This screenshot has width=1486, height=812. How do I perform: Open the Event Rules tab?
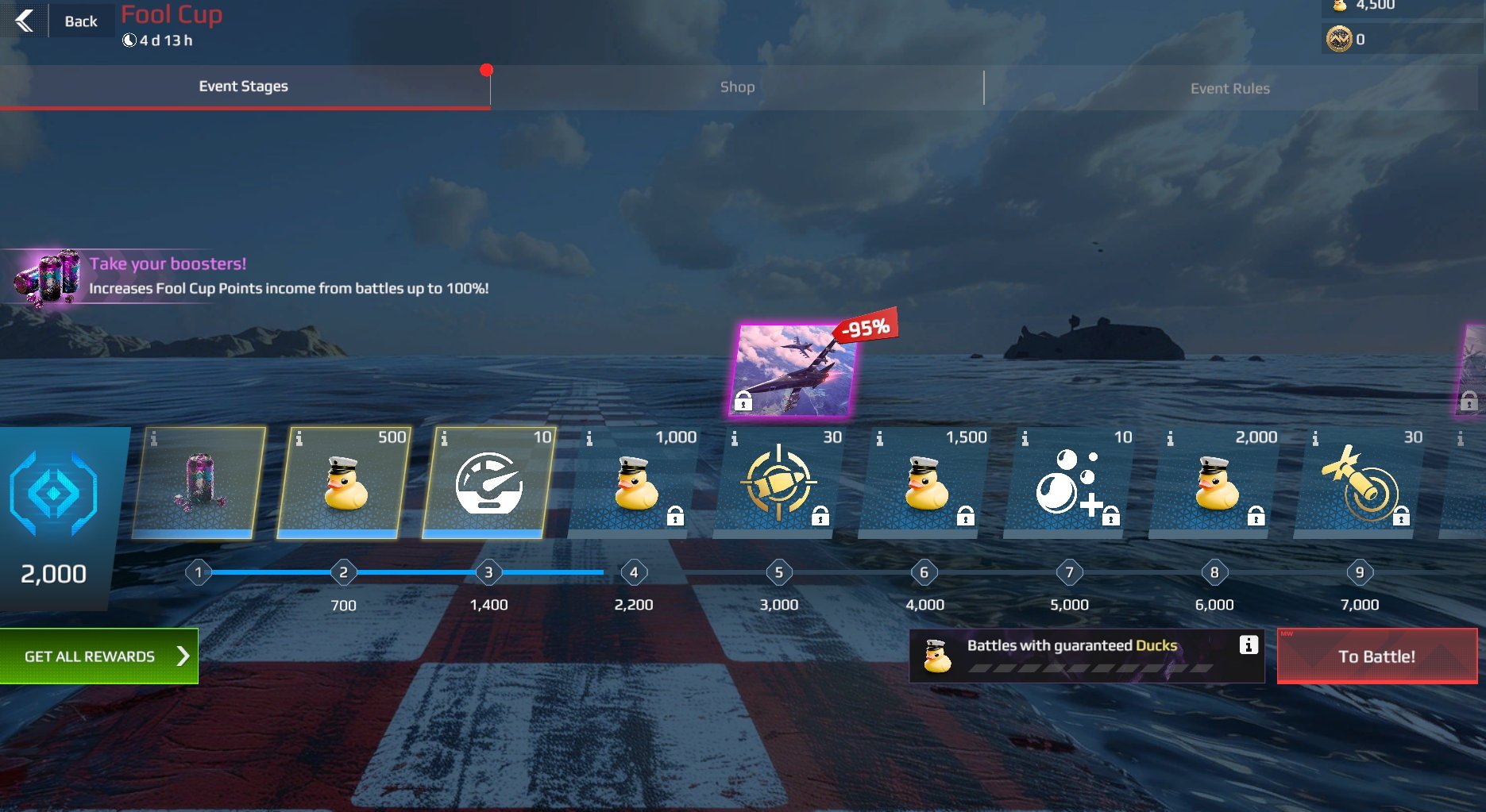[1229, 88]
